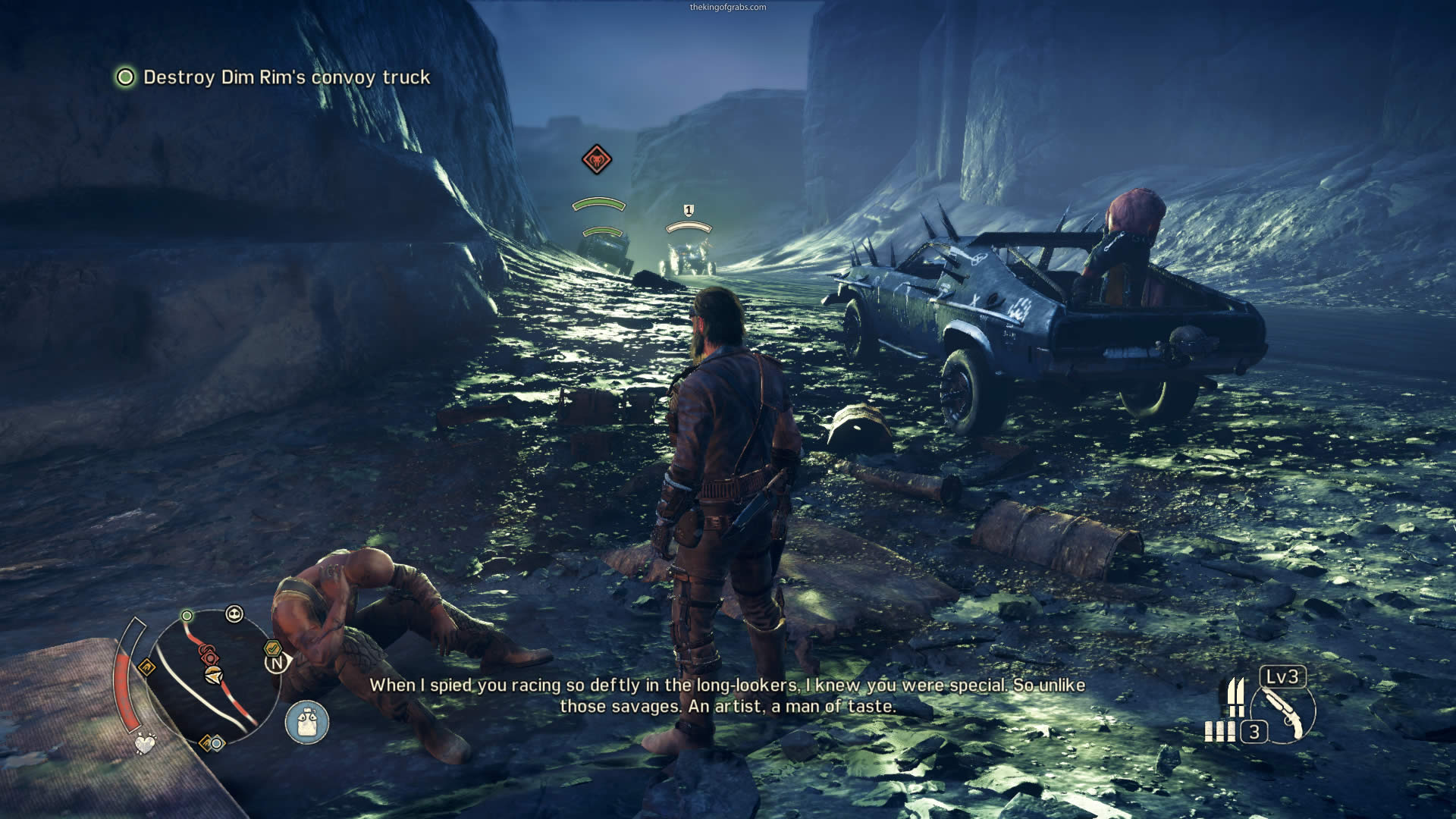Click the thekingofgrabs.com watermark link
The width and height of the screenshot is (1456, 819).
pos(727,7)
